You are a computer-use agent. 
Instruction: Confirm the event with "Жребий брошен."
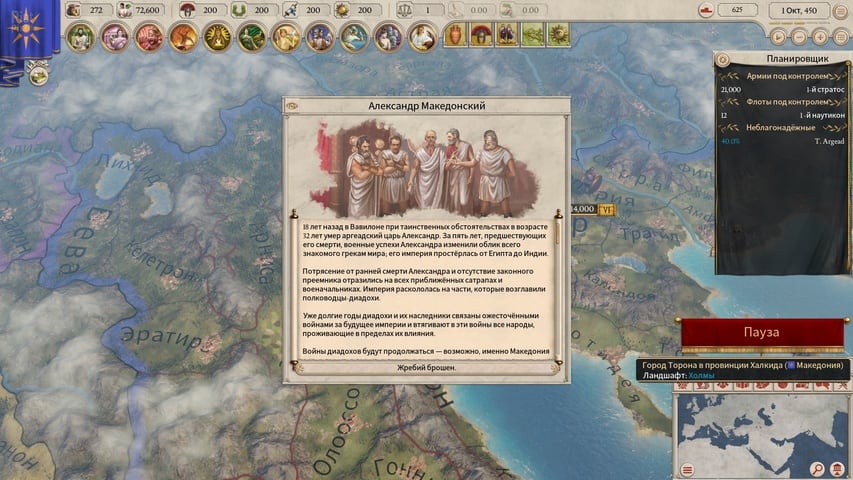click(426, 367)
